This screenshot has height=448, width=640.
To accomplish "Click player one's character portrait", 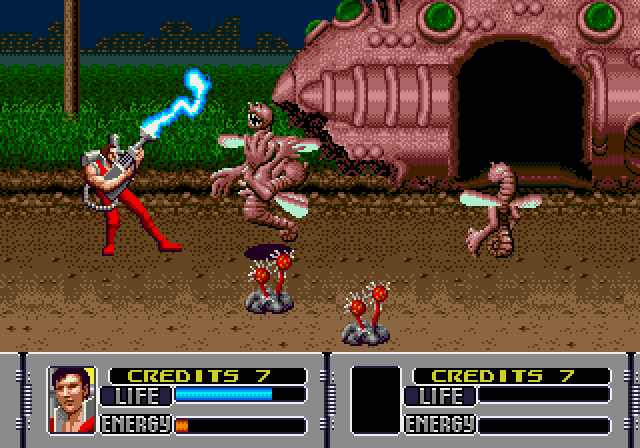I will (x=72, y=399).
